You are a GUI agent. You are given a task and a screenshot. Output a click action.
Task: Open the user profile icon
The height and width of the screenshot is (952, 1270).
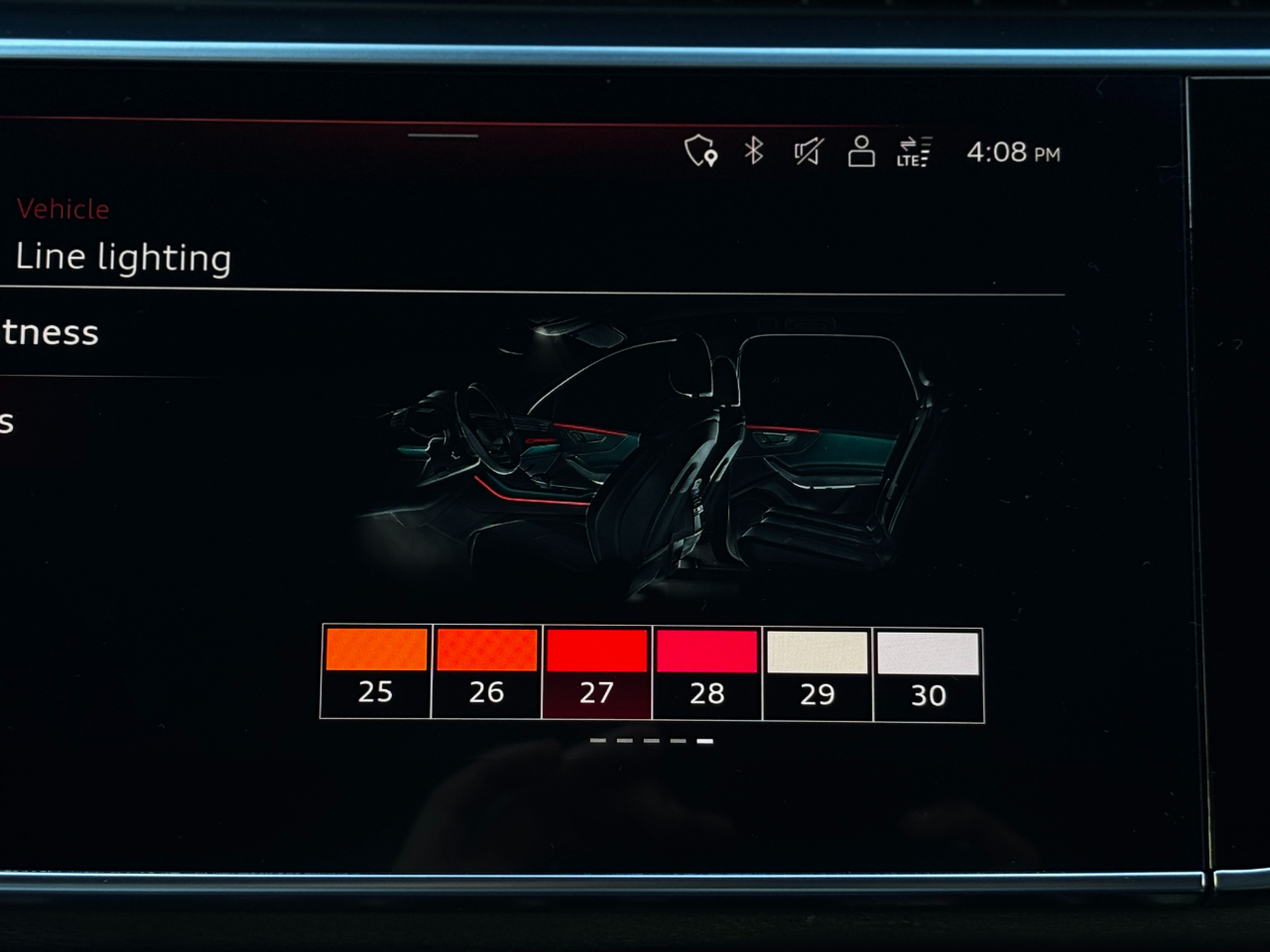pos(861,152)
